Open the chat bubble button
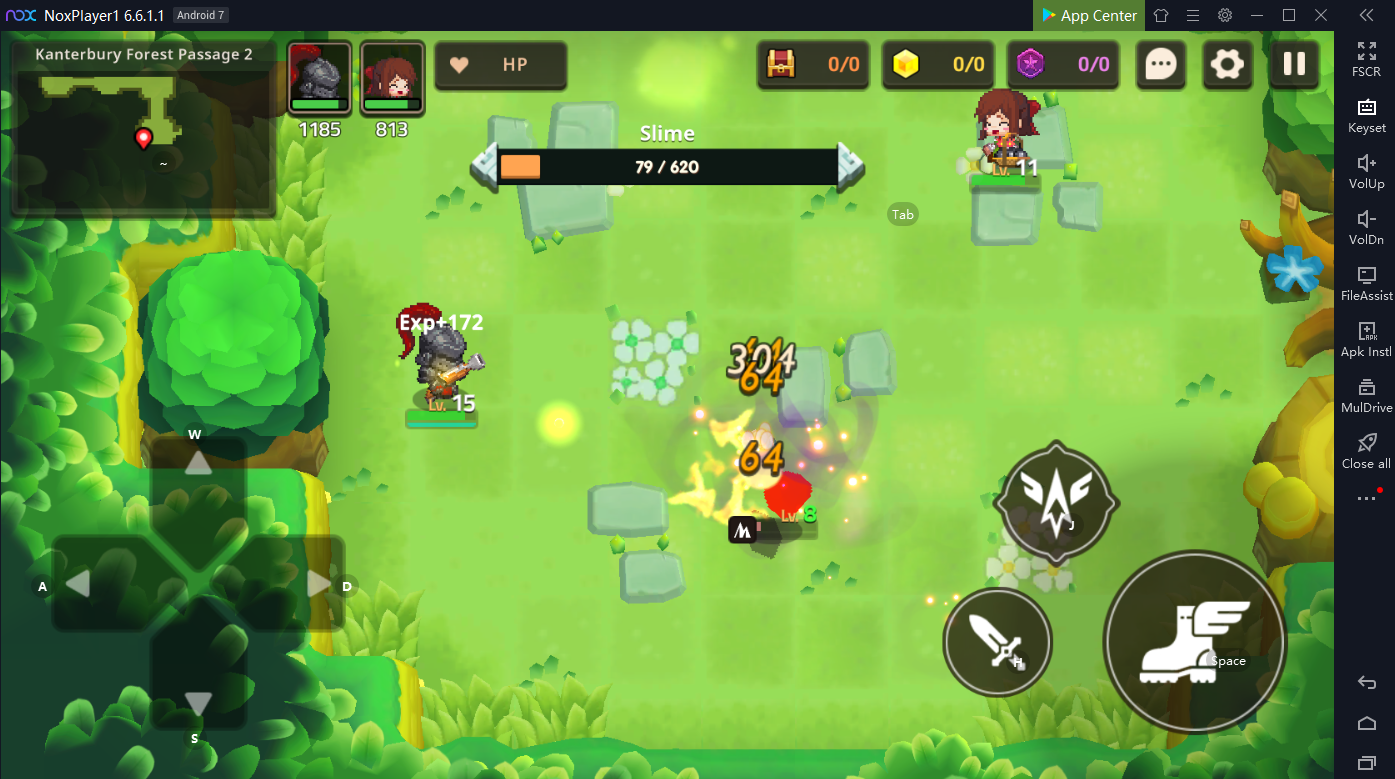The image size is (1395, 779). click(1160, 65)
